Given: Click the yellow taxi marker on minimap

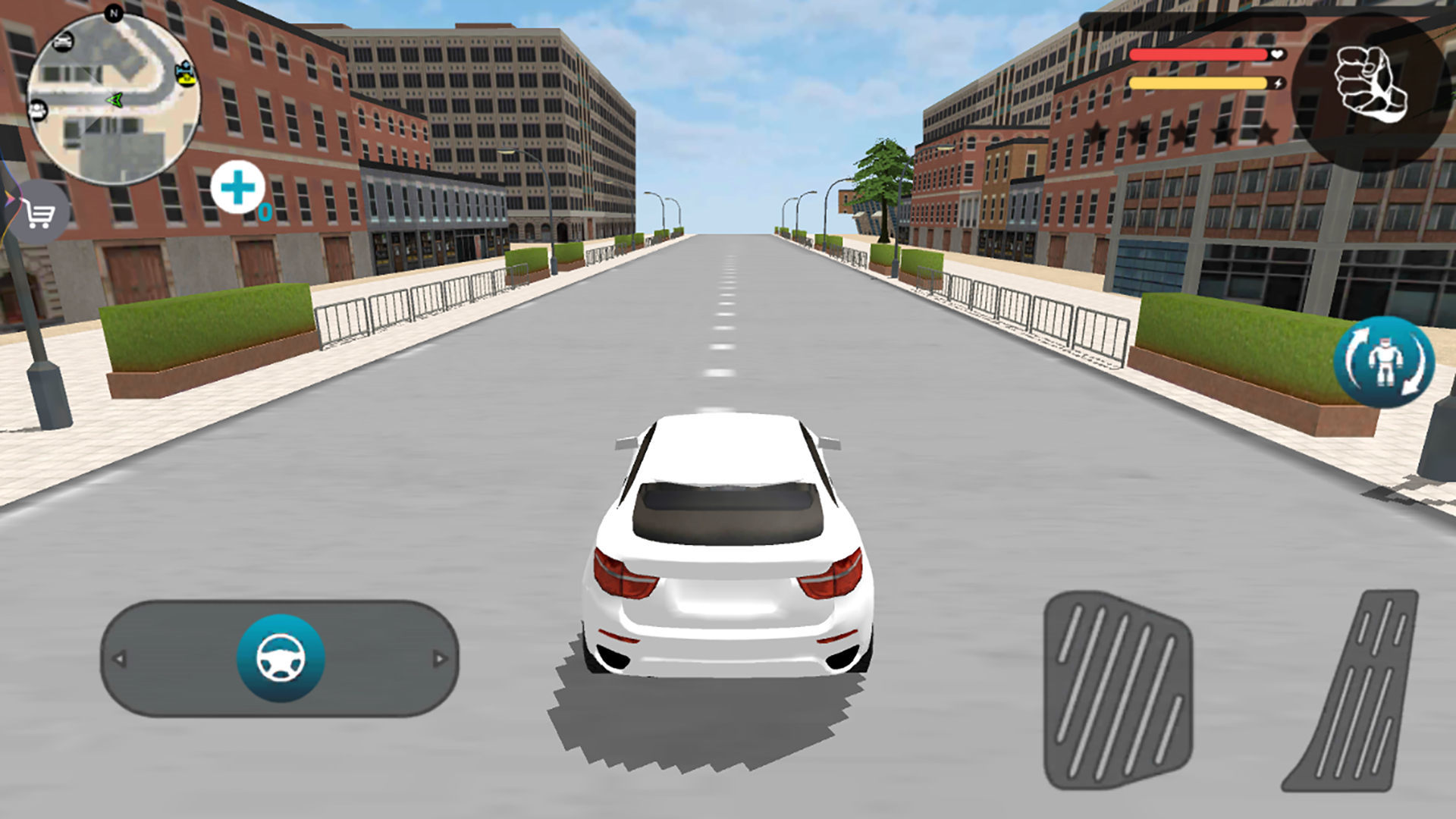Looking at the screenshot, I should pyautogui.click(x=184, y=73).
